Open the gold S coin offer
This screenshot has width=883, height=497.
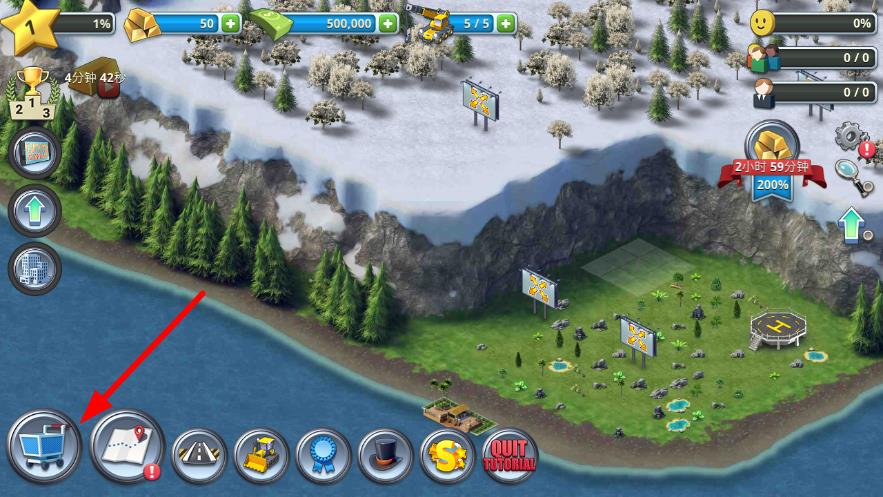[x=447, y=456]
